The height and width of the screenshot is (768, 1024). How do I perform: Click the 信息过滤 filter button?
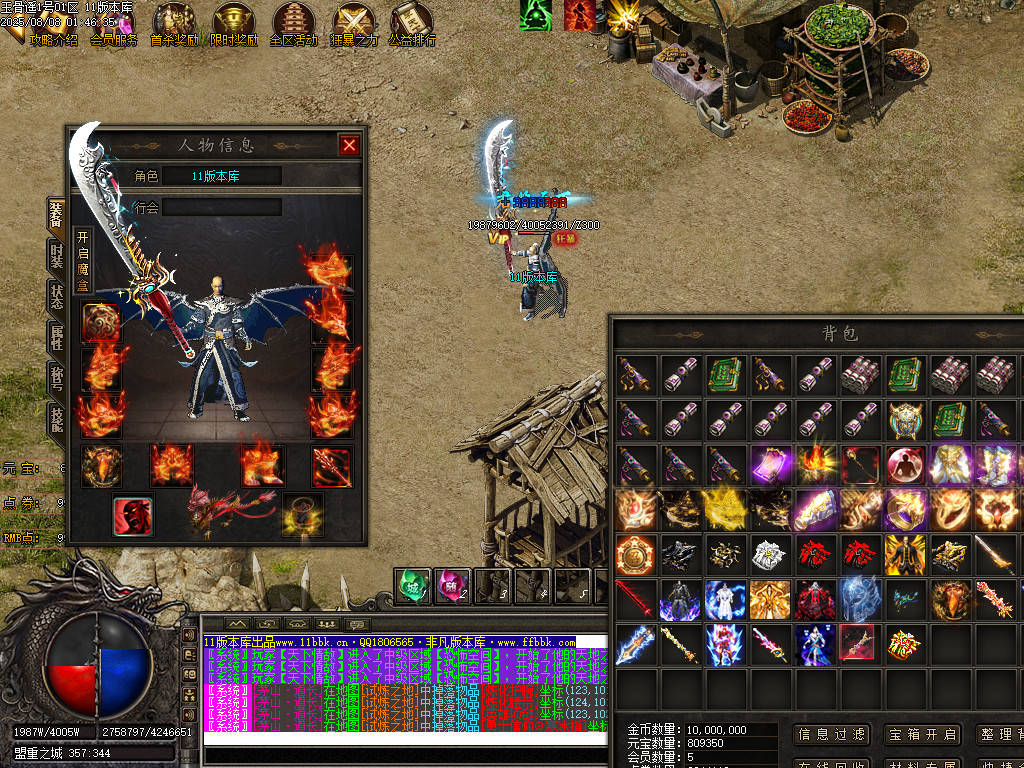pos(831,734)
